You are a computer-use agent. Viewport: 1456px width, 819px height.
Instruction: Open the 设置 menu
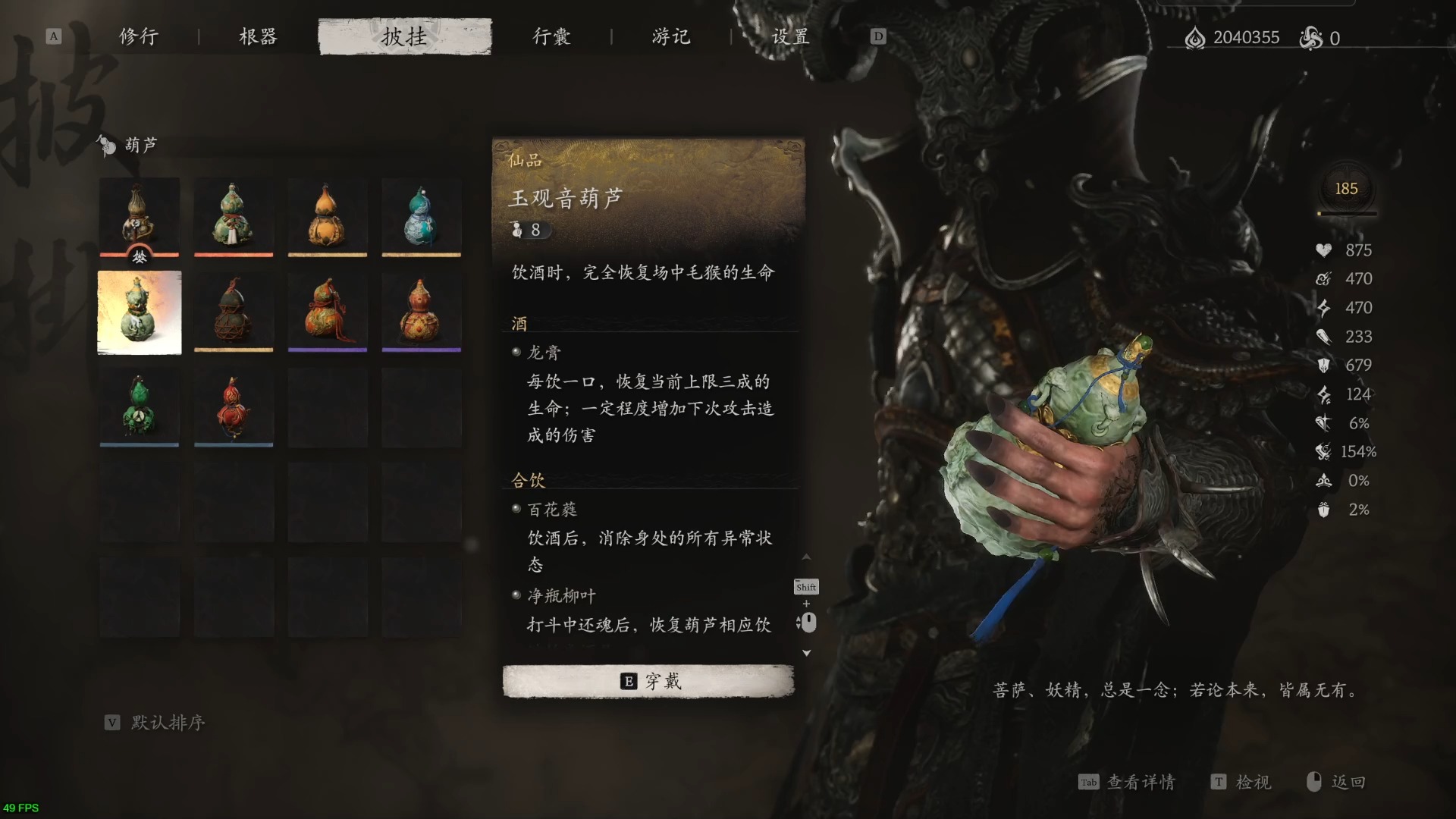790,36
